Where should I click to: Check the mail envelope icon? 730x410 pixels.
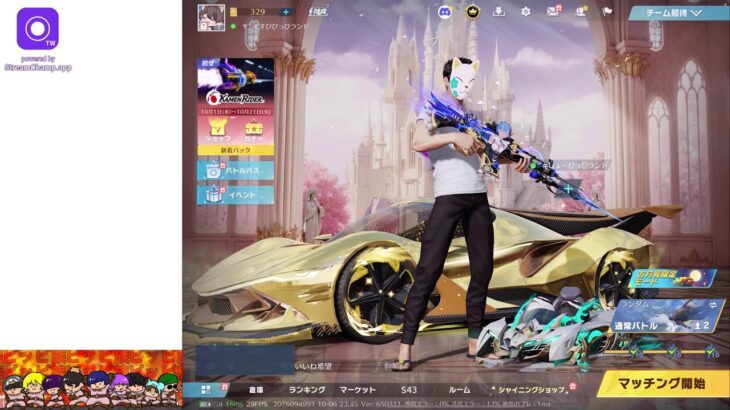click(552, 12)
